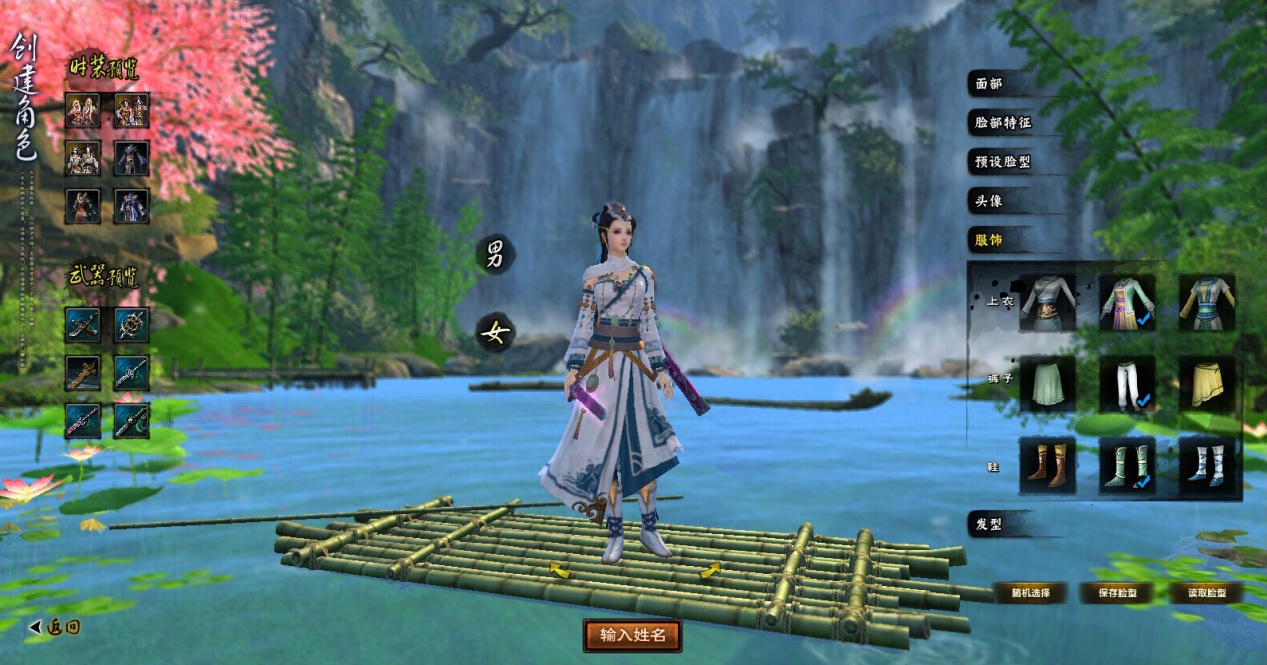Screen dimensions: 1267x665
Task: Open the 面部 face tab
Action: [x=989, y=84]
